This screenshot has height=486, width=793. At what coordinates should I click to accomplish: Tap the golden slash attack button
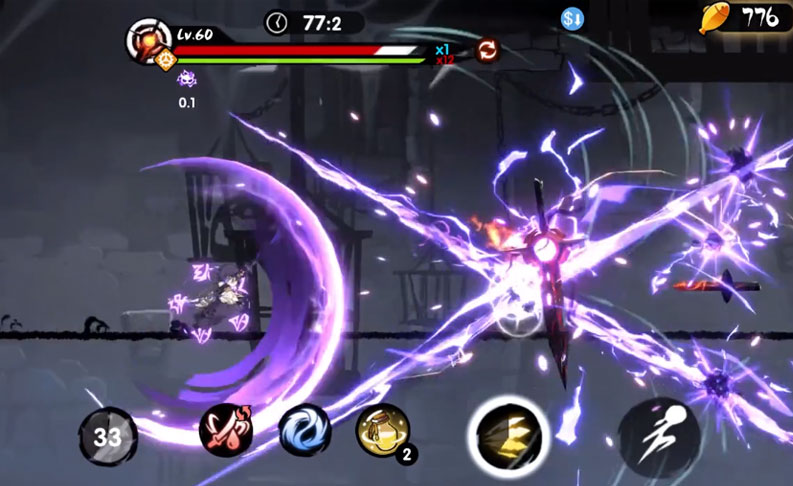(x=506, y=433)
